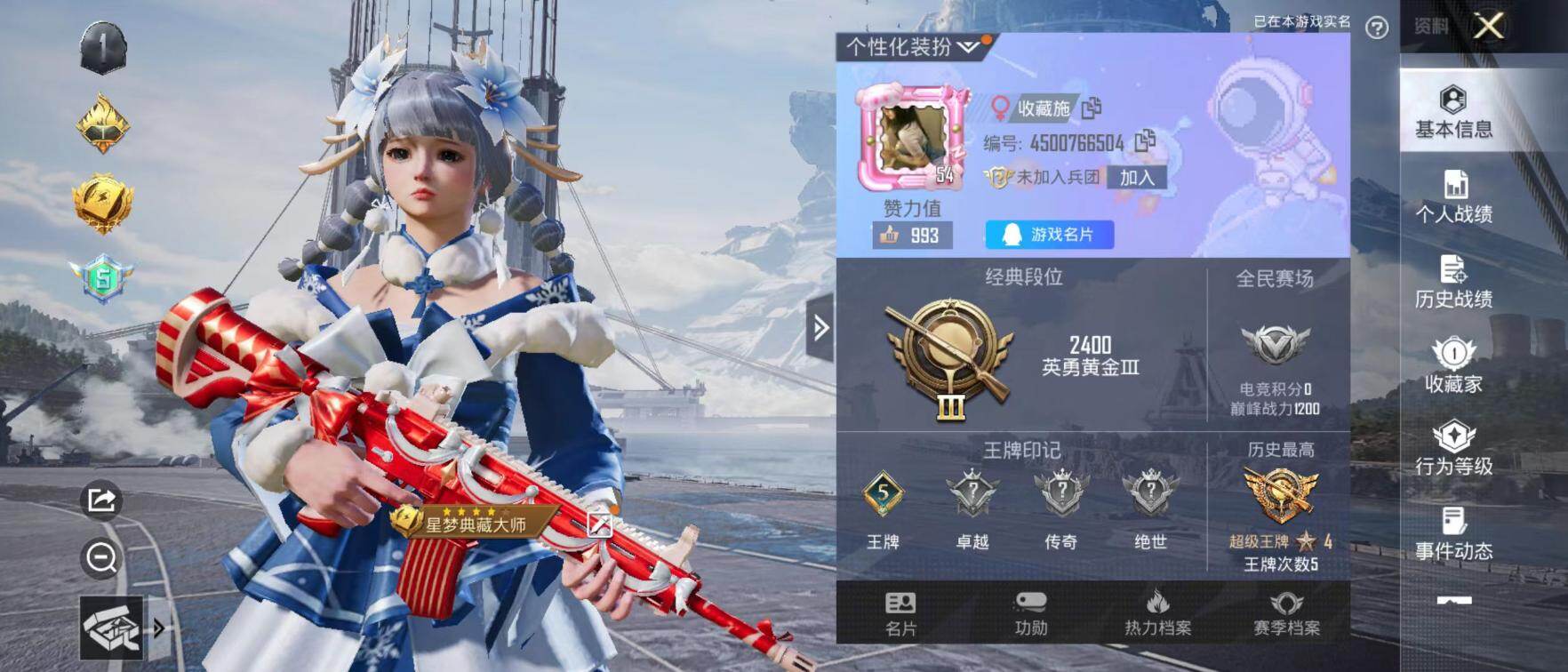Image resolution: width=1568 pixels, height=672 pixels.
Task: Show the 历史战绩 tab
Action: 1453,282
